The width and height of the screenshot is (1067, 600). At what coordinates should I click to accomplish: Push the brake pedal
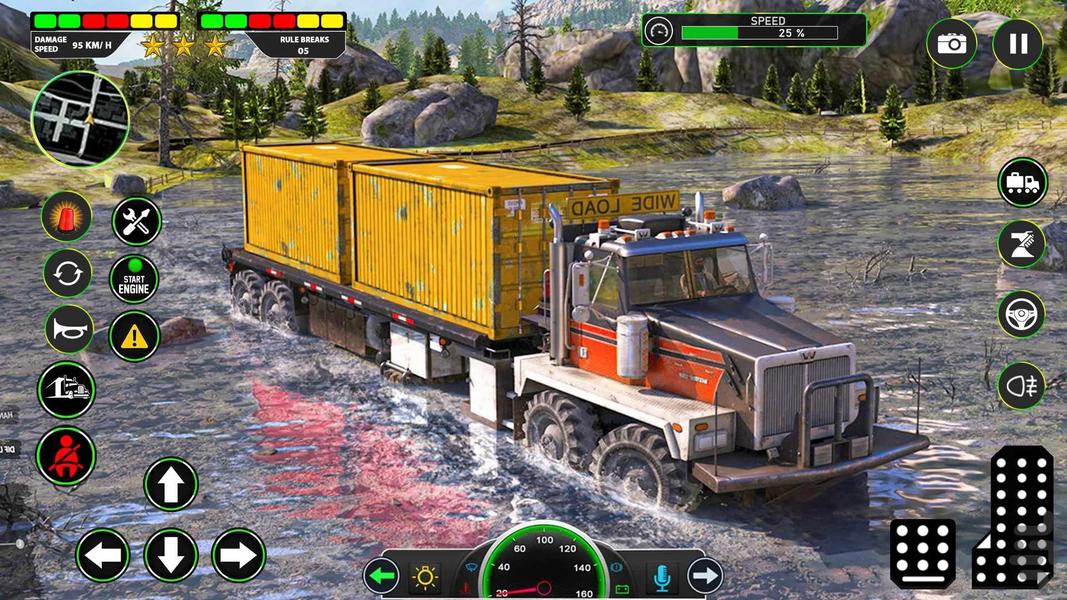pyautogui.click(x=922, y=553)
